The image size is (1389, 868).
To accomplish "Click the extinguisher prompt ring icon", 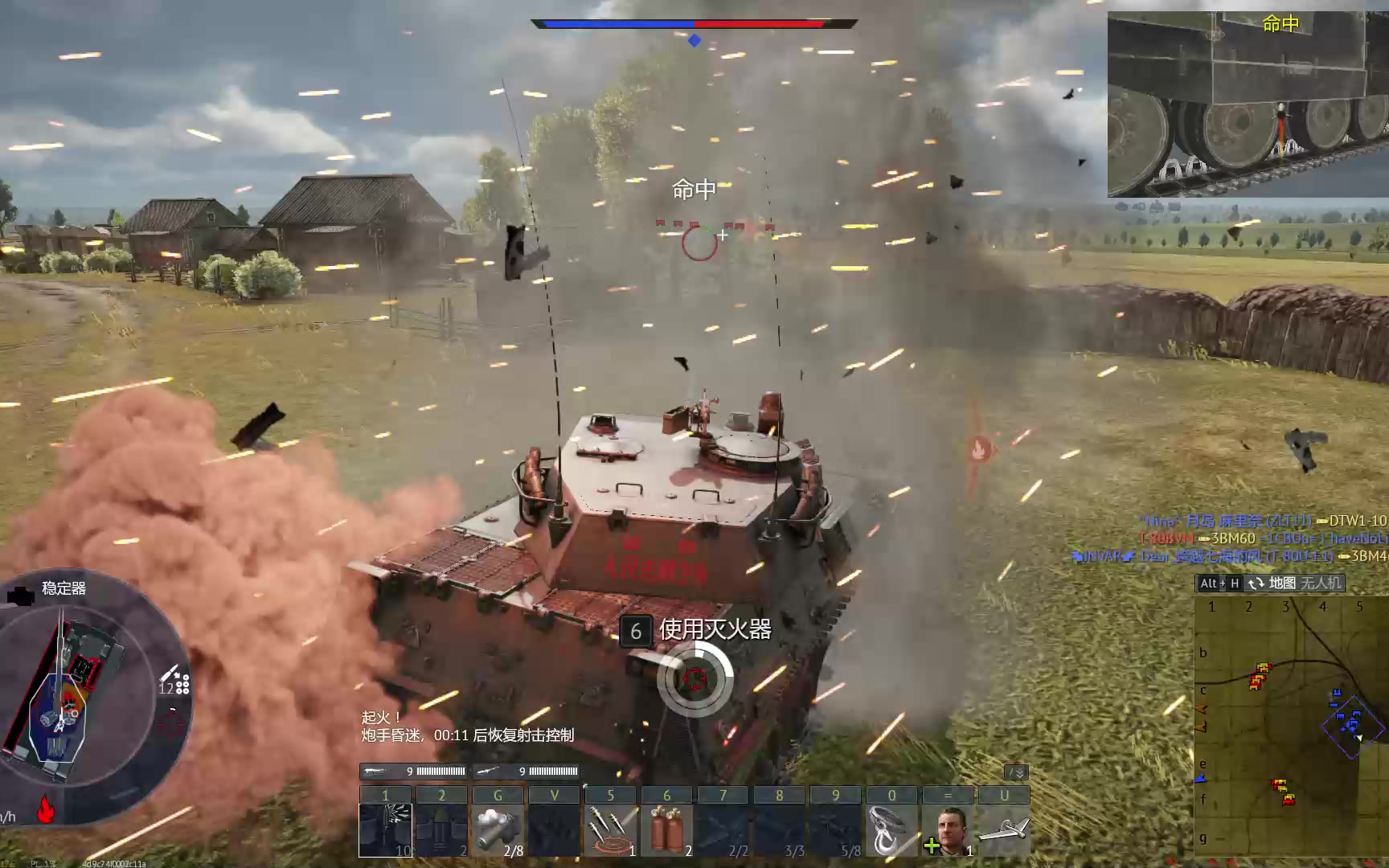I will pyautogui.click(x=694, y=679).
